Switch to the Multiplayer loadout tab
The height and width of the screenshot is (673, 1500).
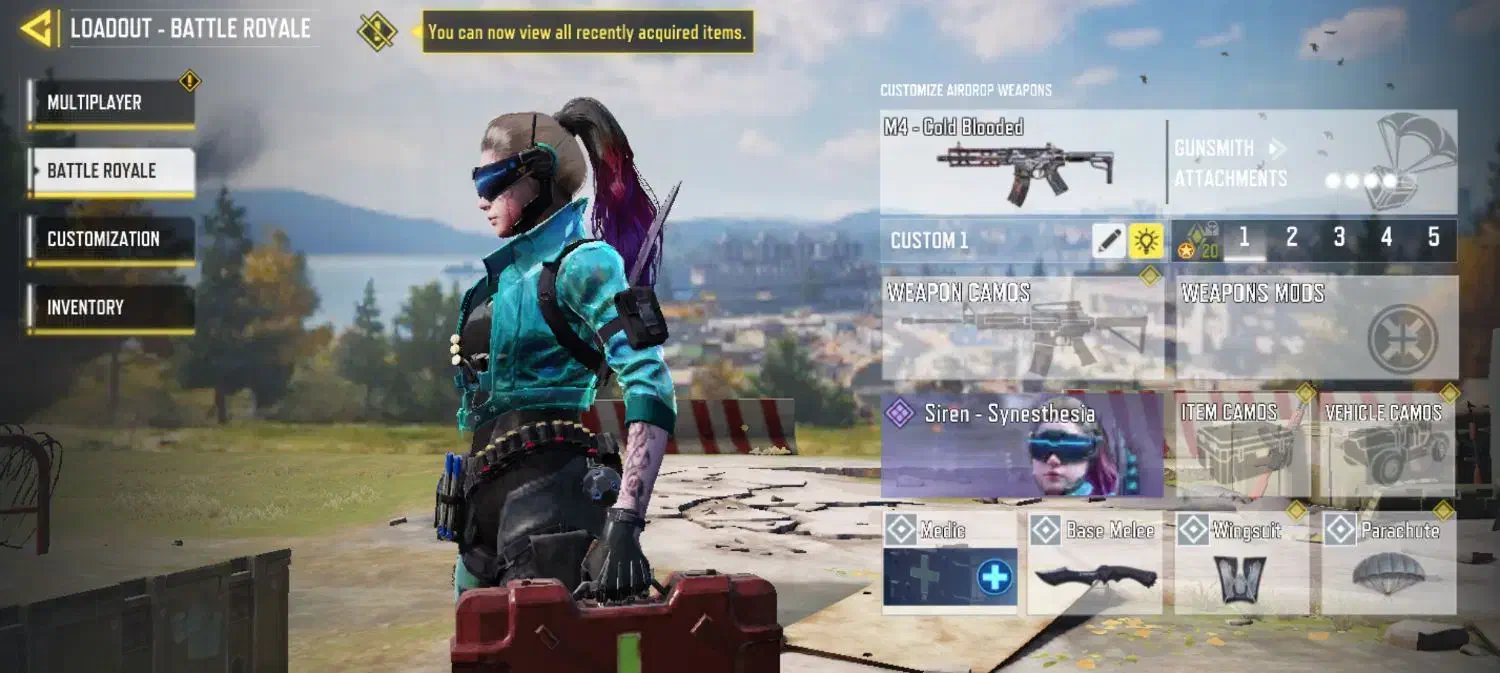[x=111, y=103]
